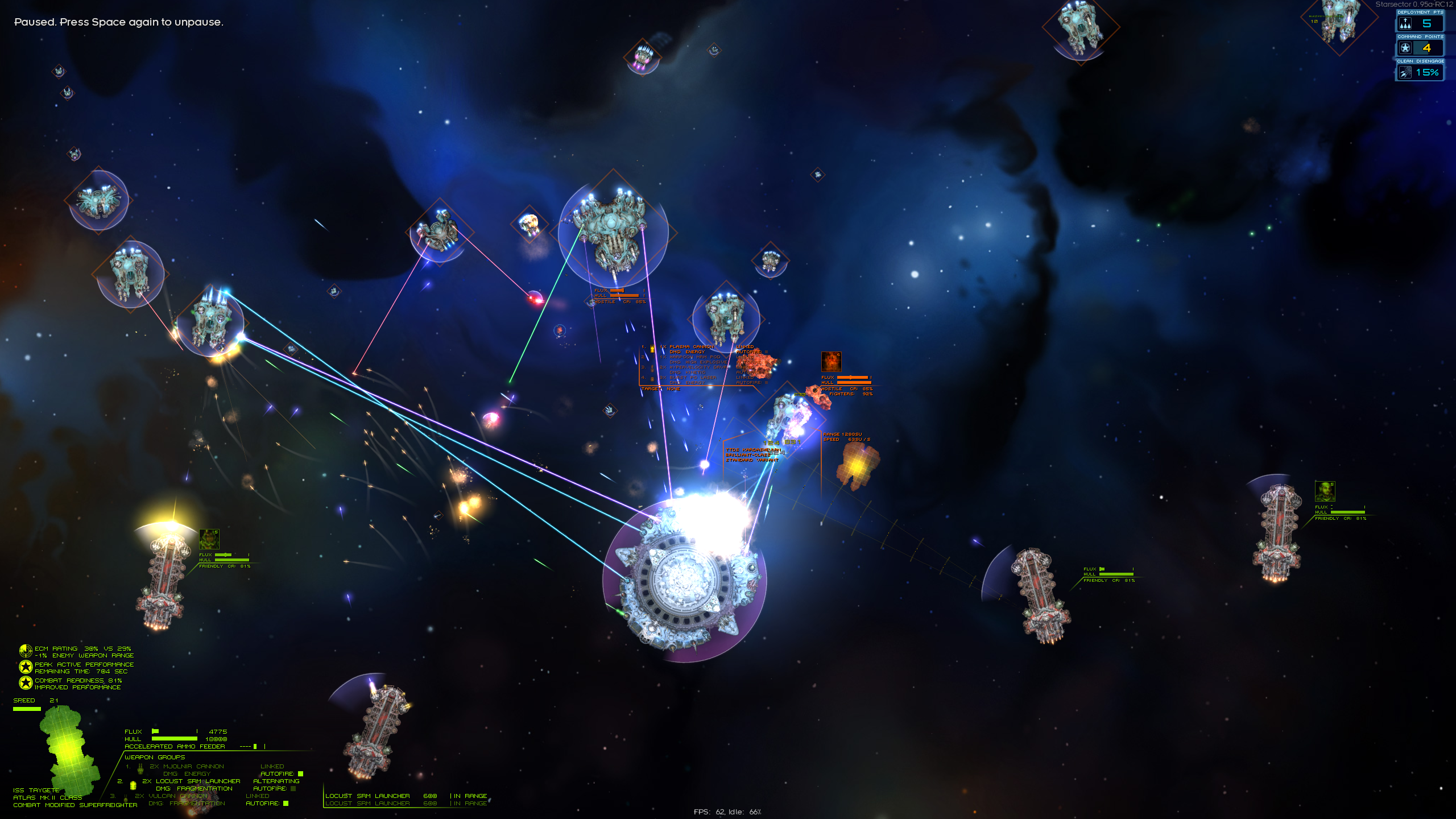
Task: Click the Deployment Points ship icon
Action: 1405,24
